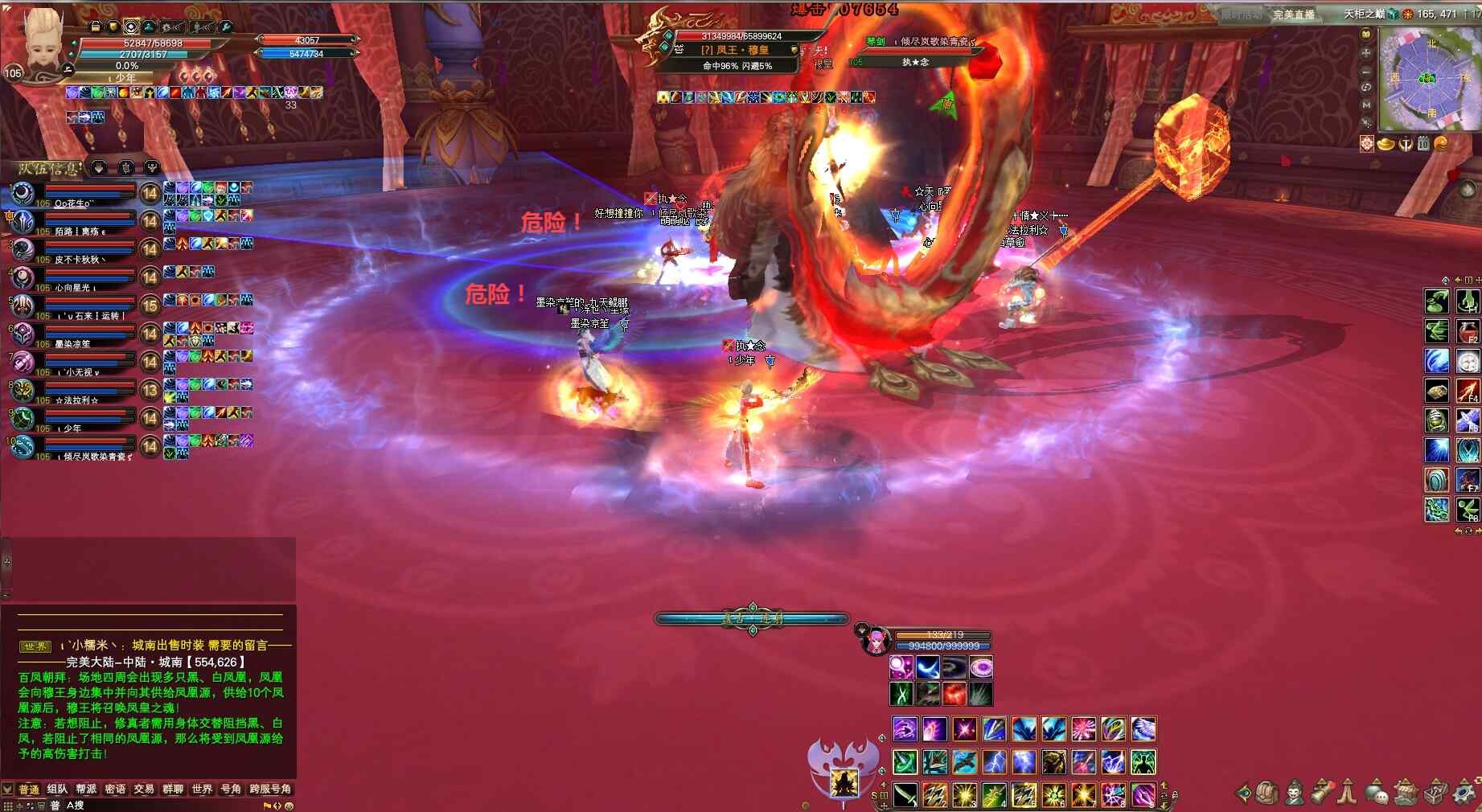Target the boss frame 凤王·穆皇

736,49
